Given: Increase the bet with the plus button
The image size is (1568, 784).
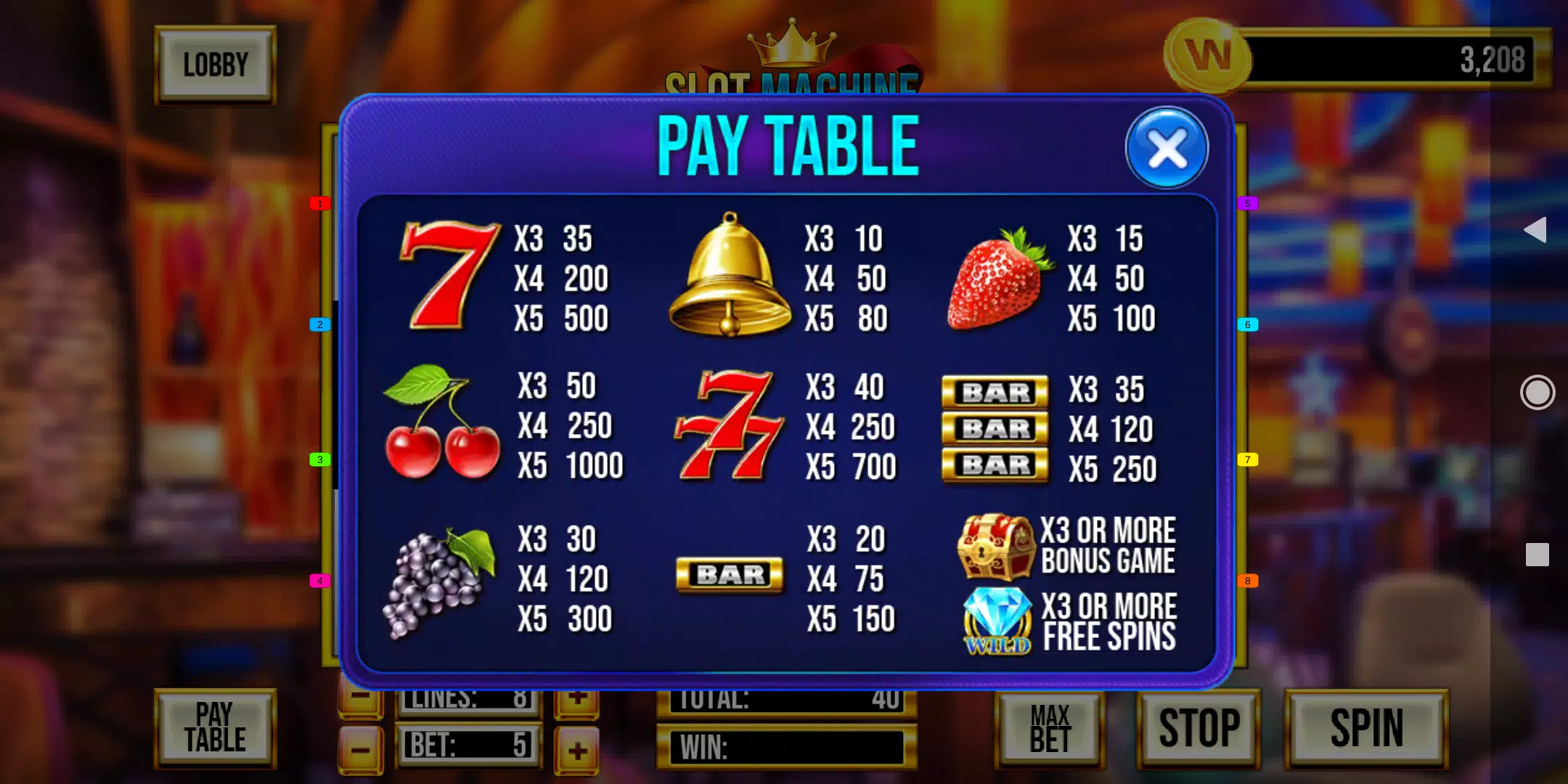Looking at the screenshot, I should click(577, 750).
